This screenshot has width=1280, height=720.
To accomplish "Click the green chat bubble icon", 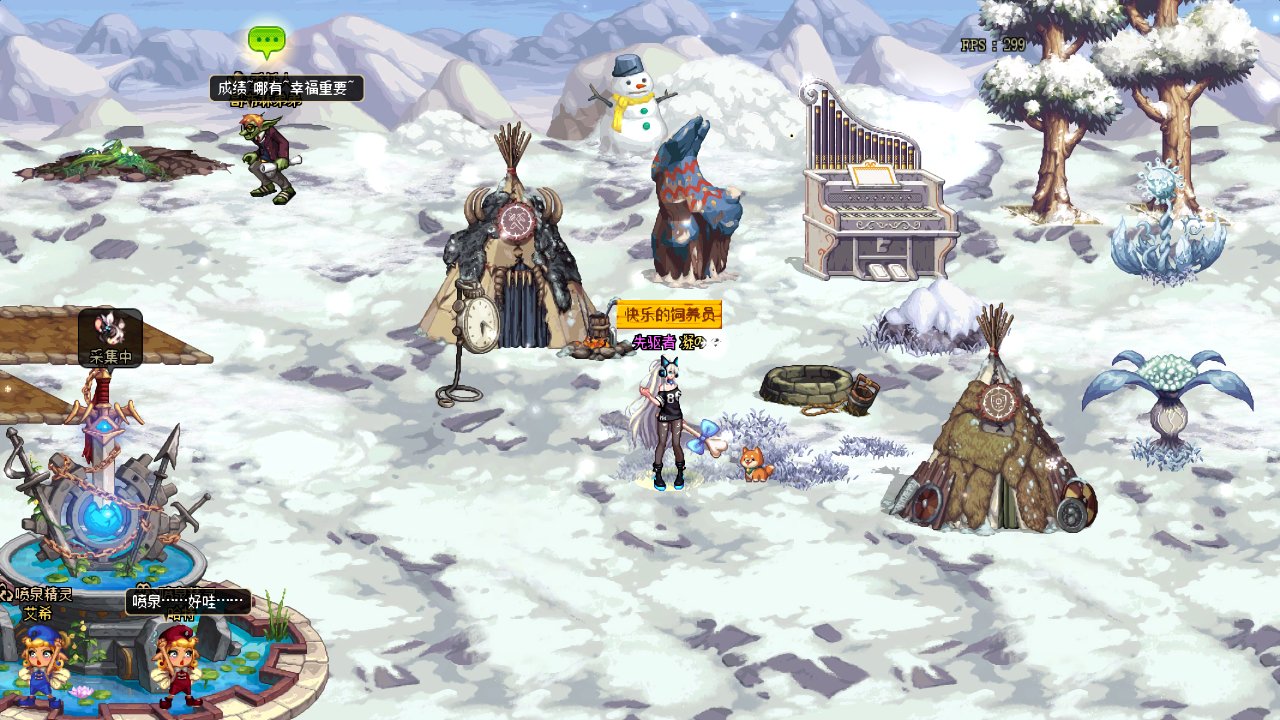I will coord(267,41).
